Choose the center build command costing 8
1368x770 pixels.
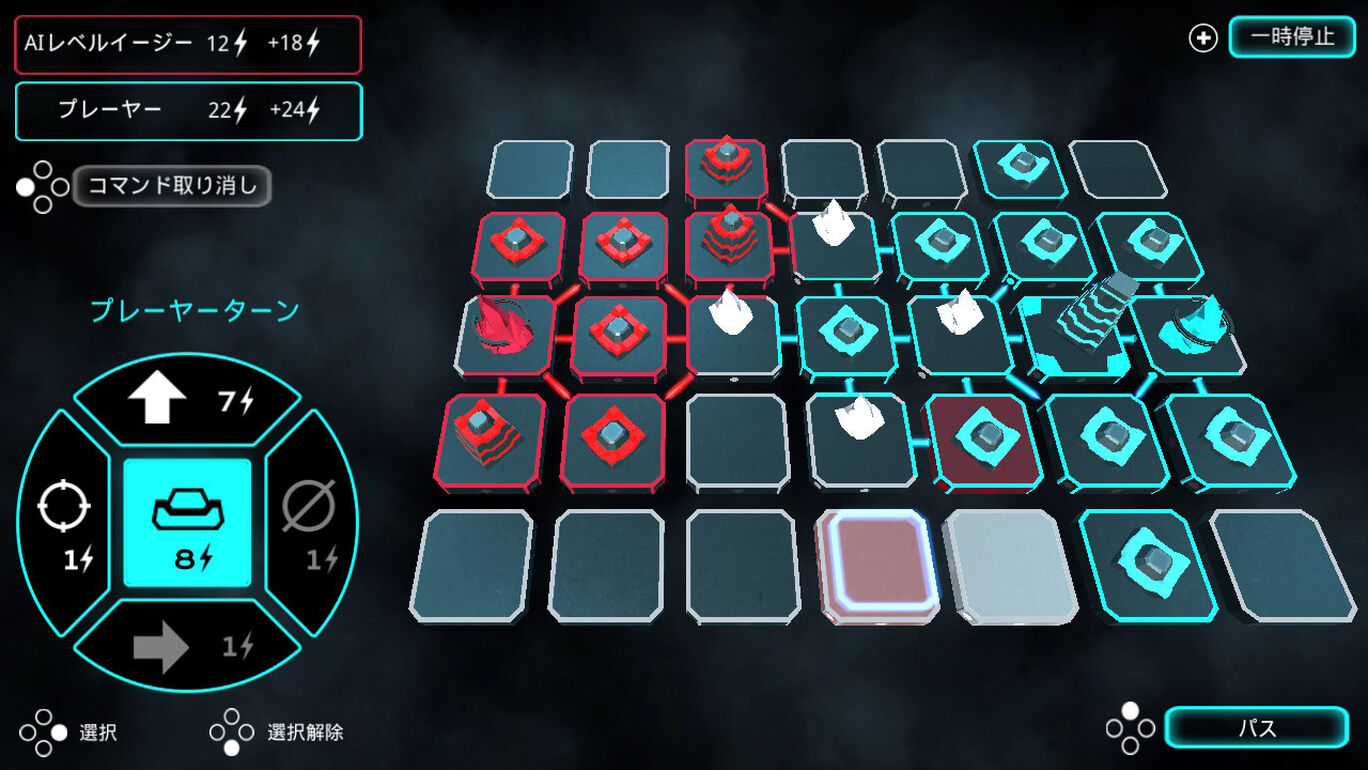187,523
